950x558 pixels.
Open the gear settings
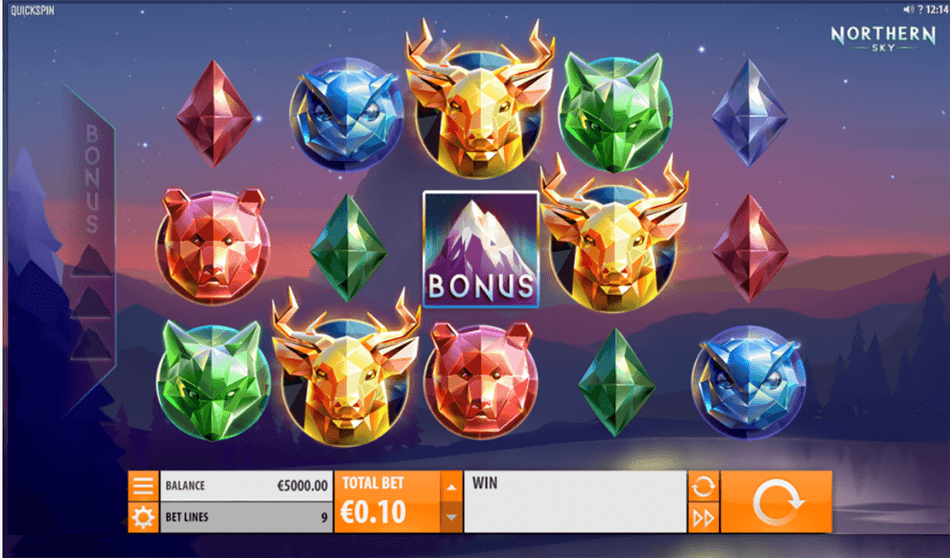pos(144,517)
